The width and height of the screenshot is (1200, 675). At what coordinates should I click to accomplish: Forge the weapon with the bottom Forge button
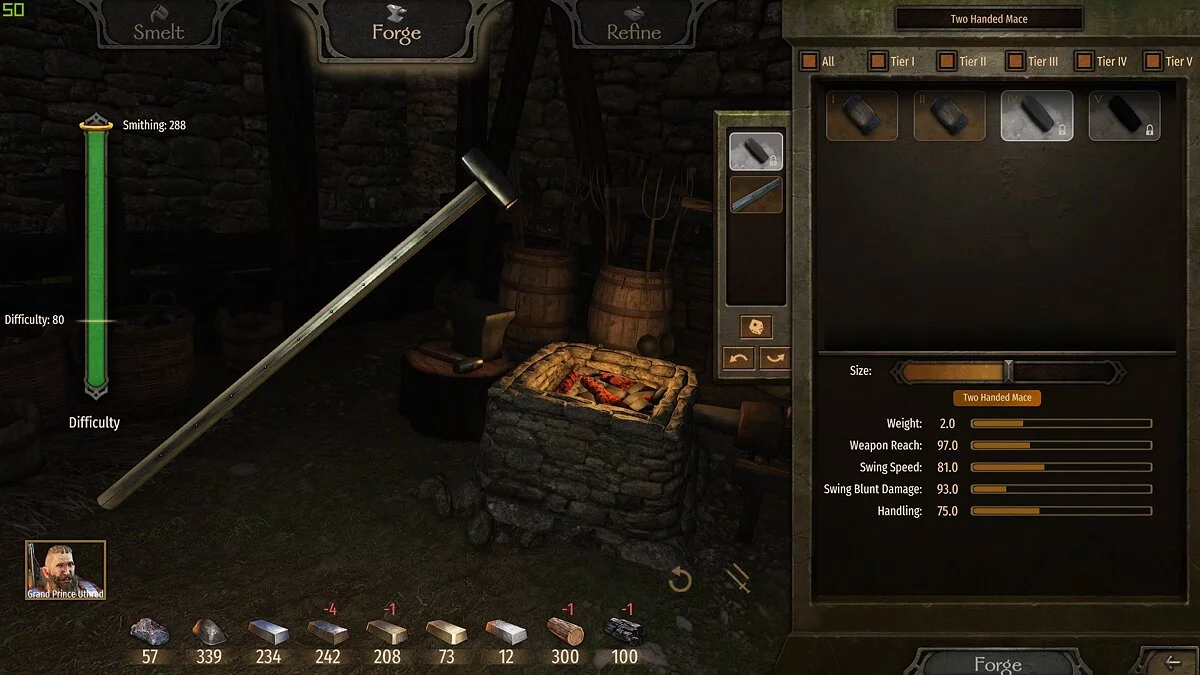(997, 663)
